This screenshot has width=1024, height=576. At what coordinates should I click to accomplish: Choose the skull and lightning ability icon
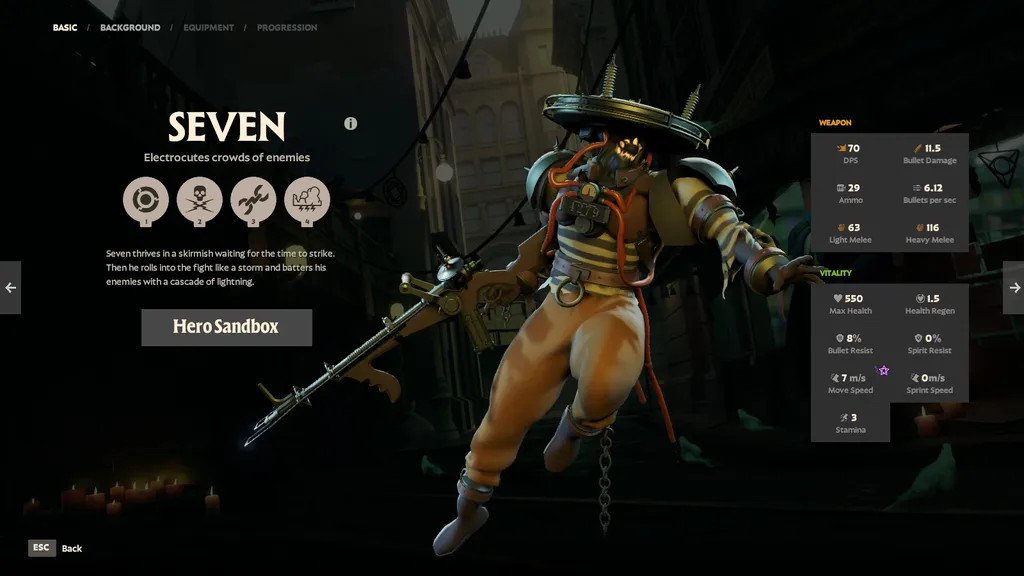pyautogui.click(x=200, y=199)
